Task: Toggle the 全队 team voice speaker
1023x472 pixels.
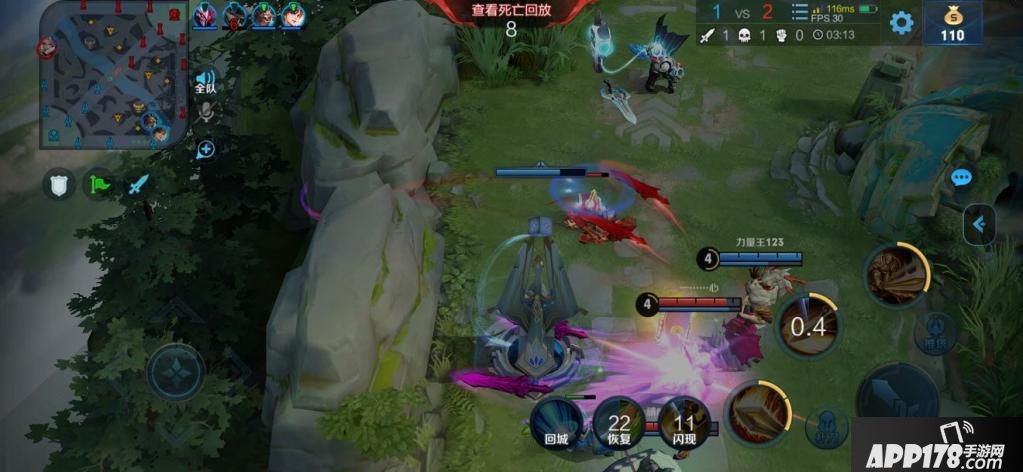Action: 205,82
